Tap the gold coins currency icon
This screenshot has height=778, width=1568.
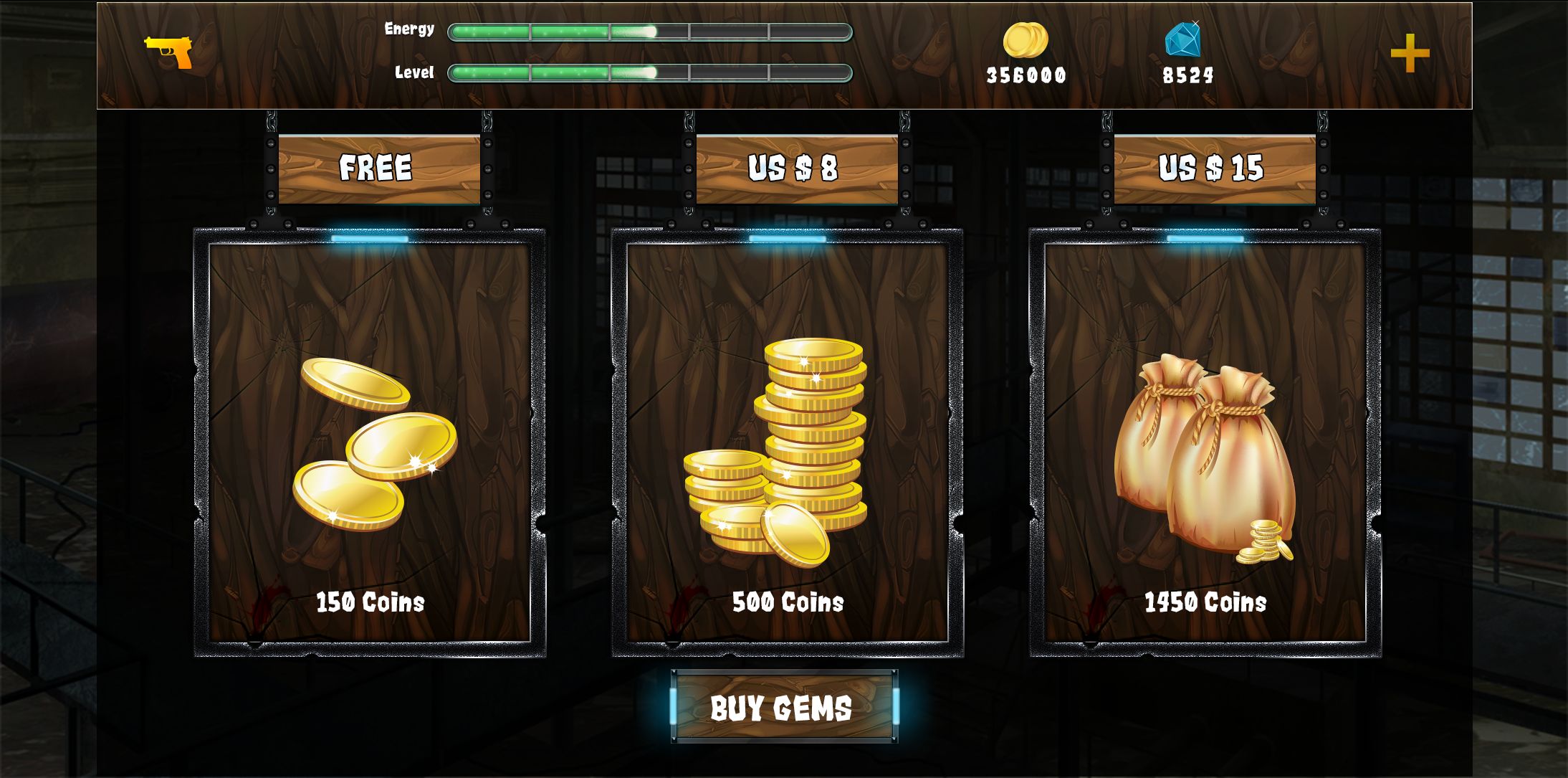1026,40
